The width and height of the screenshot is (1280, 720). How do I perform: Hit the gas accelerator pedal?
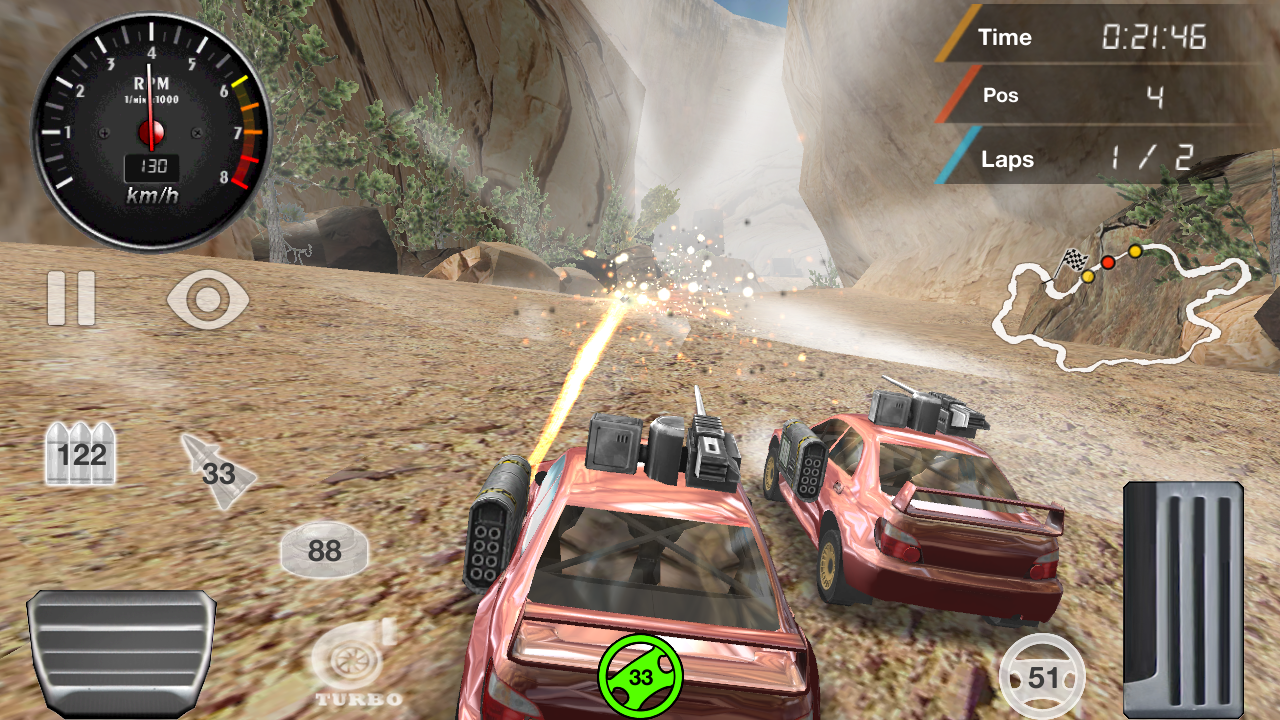(1183, 598)
